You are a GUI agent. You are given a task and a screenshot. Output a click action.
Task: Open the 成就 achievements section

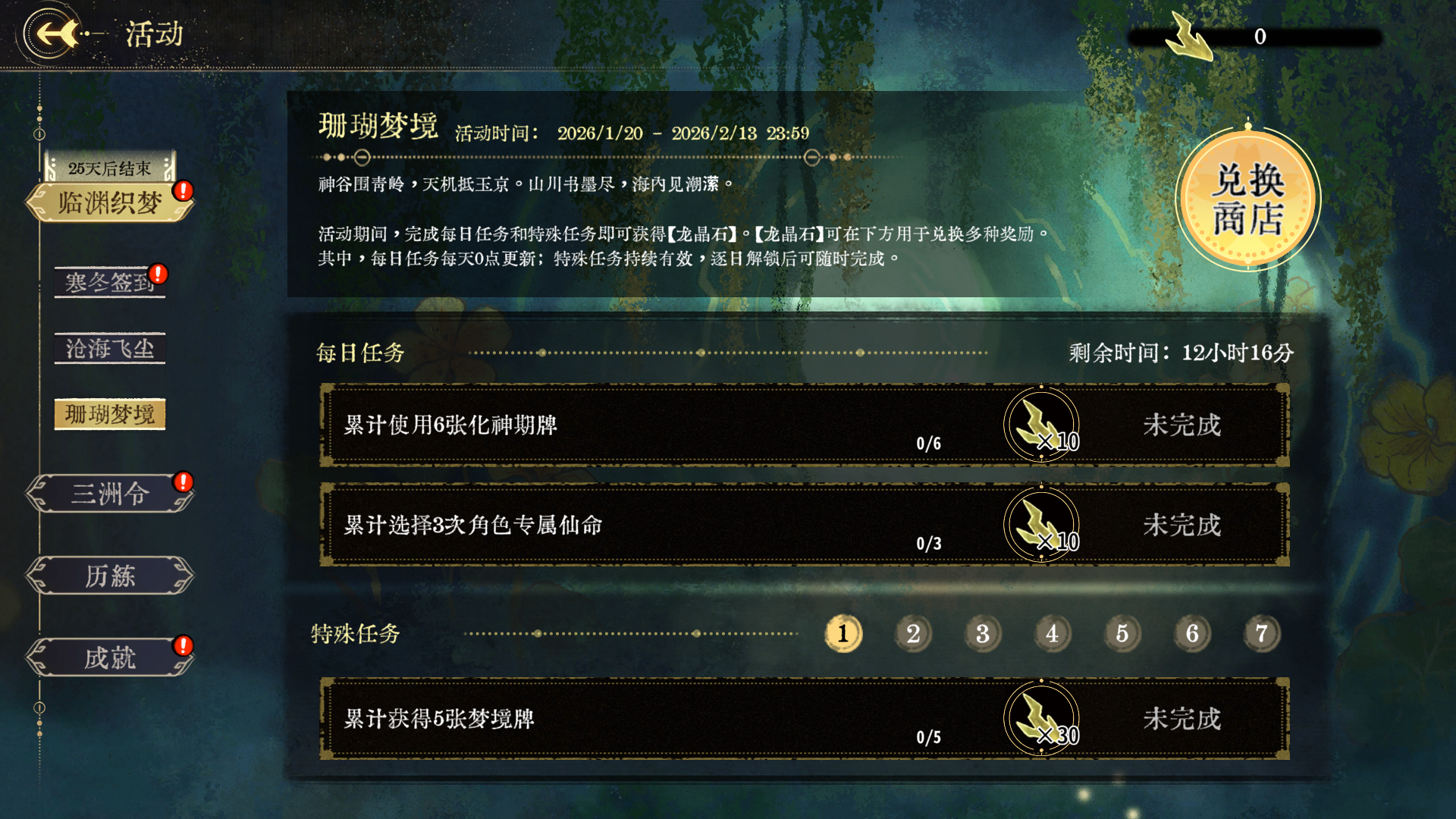pyautogui.click(x=109, y=658)
